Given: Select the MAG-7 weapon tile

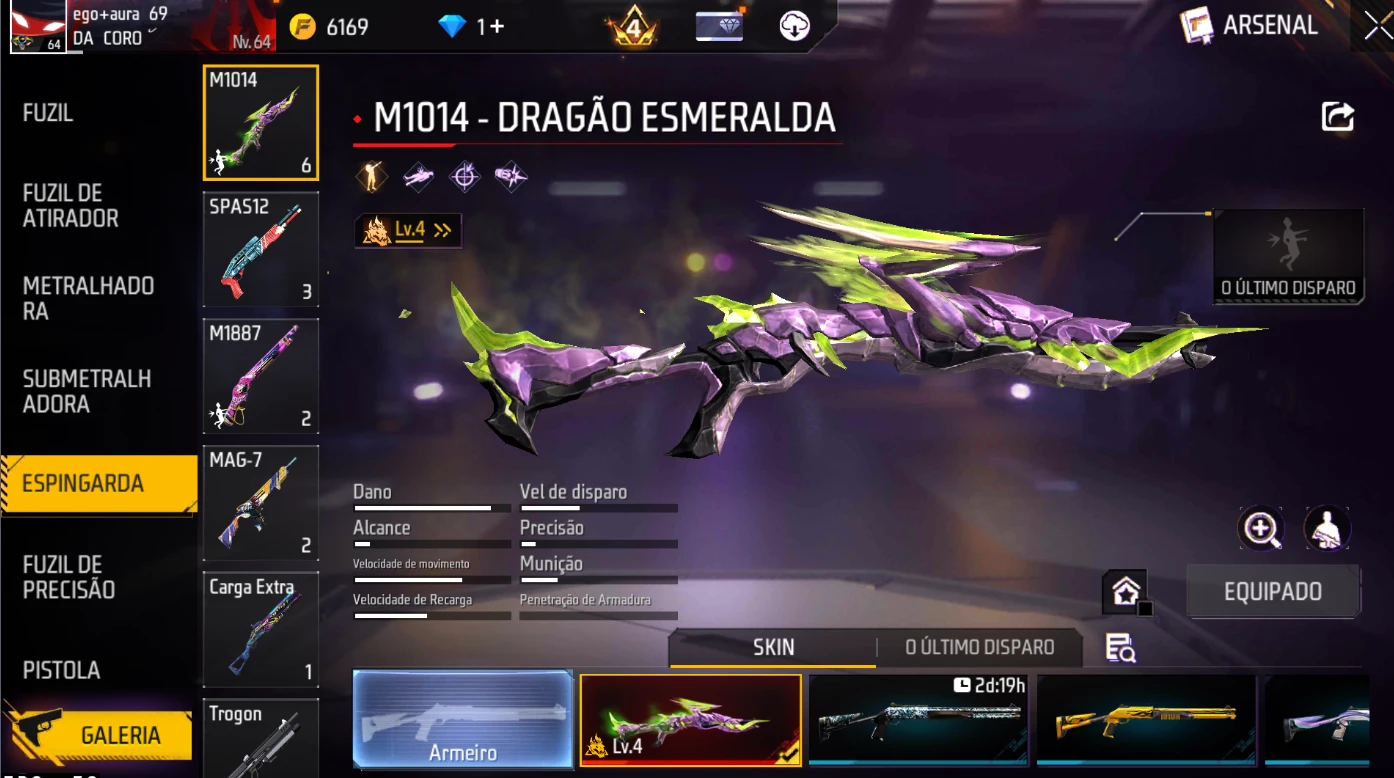Looking at the screenshot, I should 261,503.
